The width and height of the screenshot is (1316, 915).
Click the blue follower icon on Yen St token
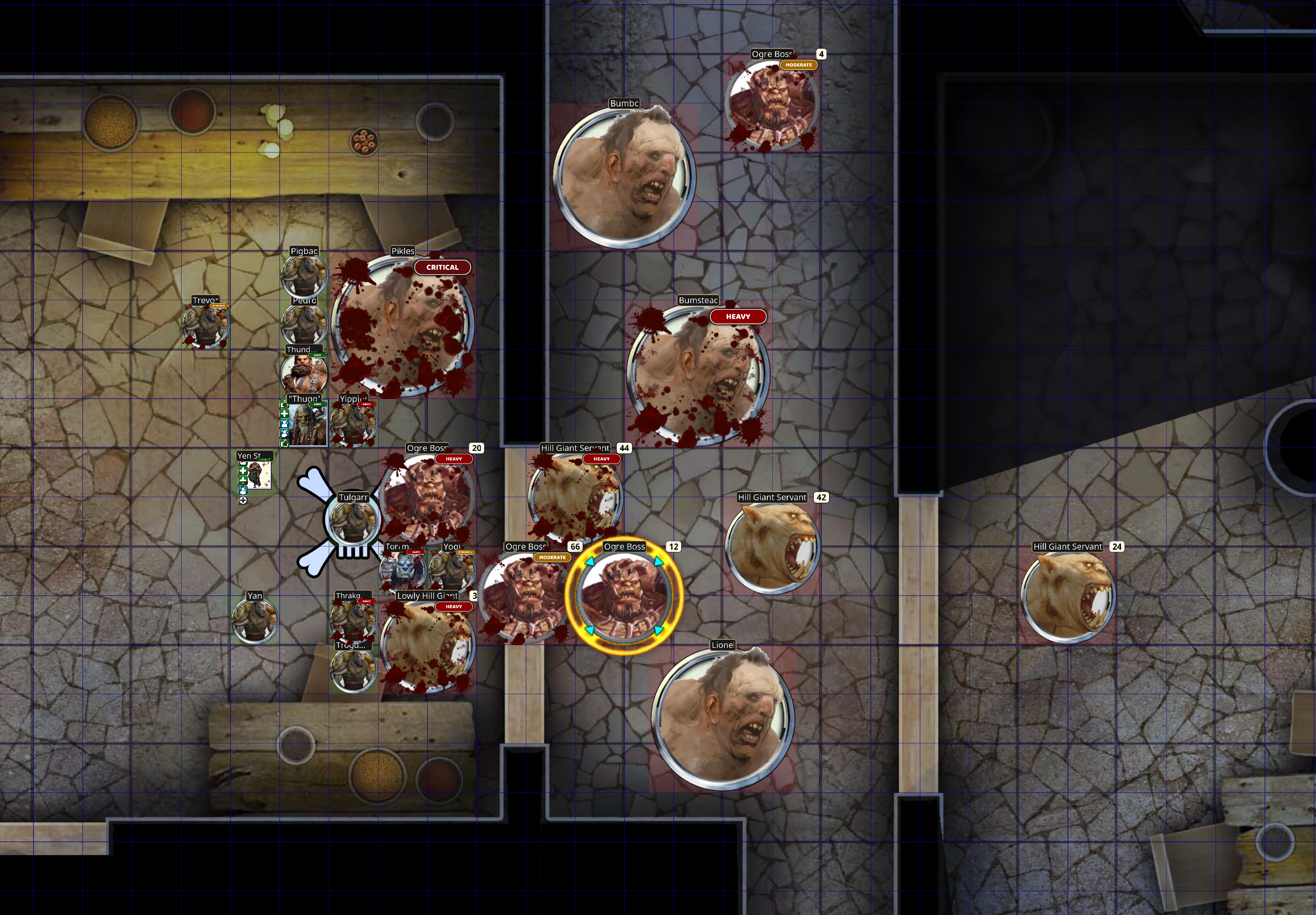coord(243,492)
